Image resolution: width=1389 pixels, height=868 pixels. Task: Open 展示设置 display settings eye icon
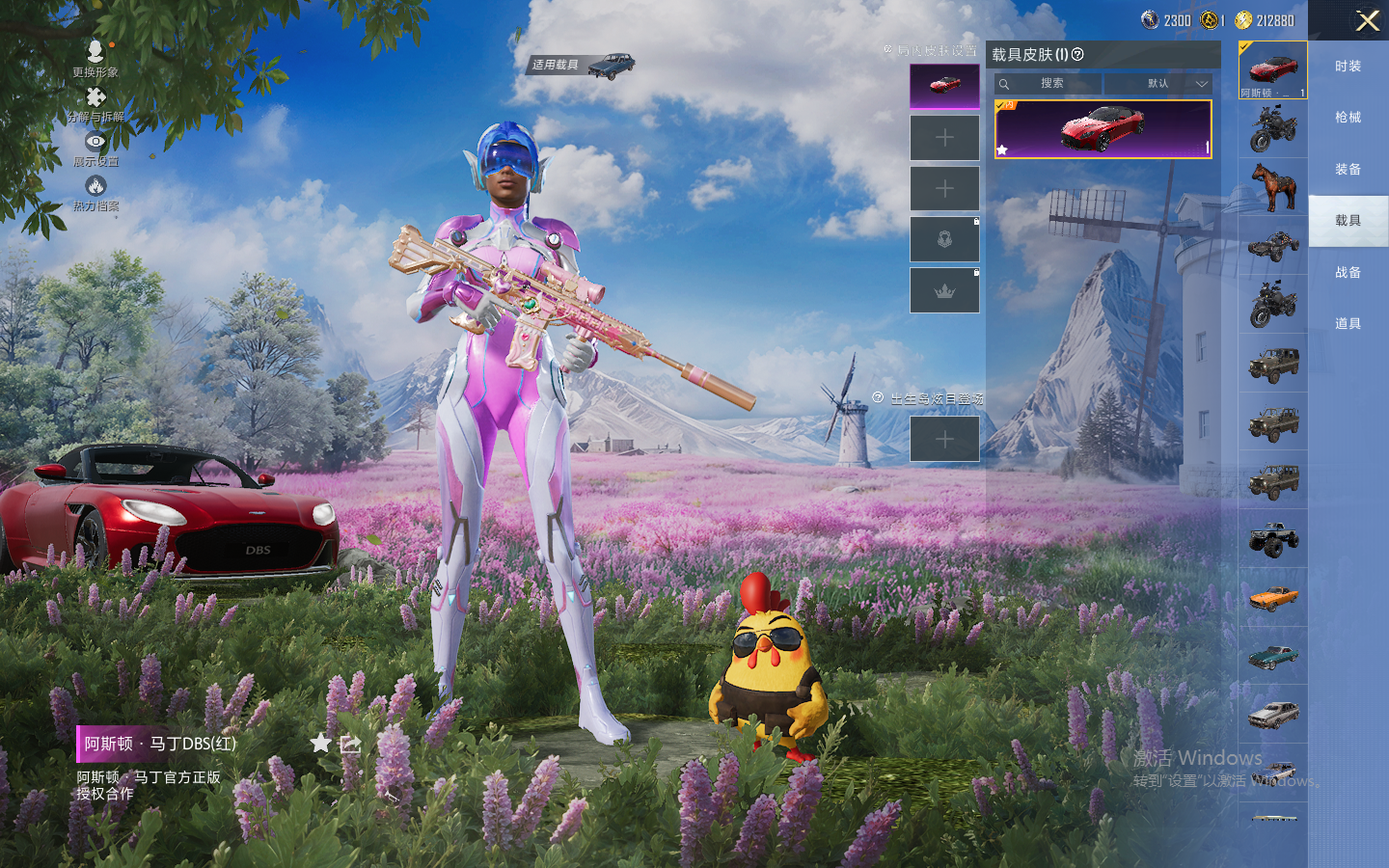[x=95, y=148]
